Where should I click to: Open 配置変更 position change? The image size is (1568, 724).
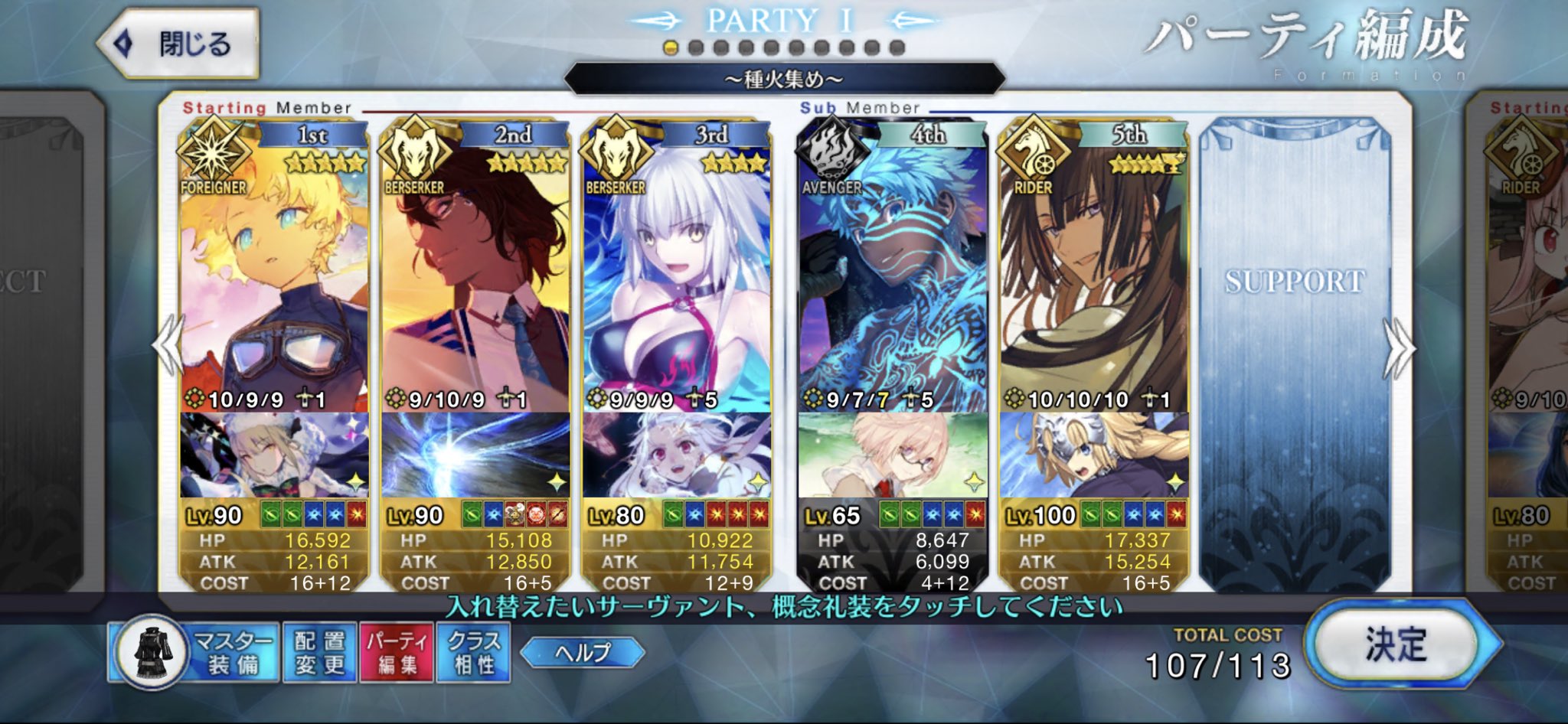pos(319,653)
